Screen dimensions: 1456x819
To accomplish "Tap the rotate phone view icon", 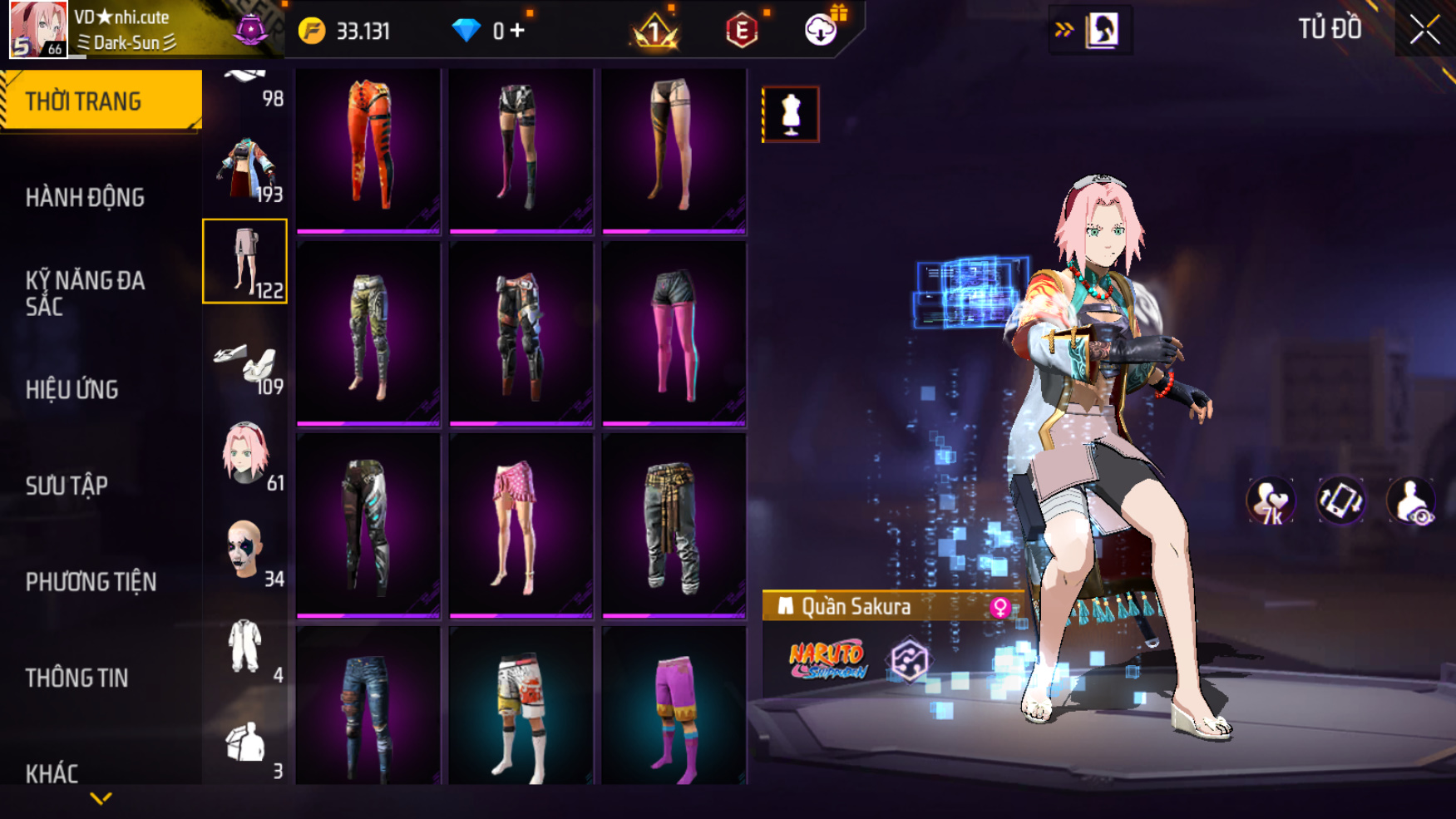I will coord(1340,501).
